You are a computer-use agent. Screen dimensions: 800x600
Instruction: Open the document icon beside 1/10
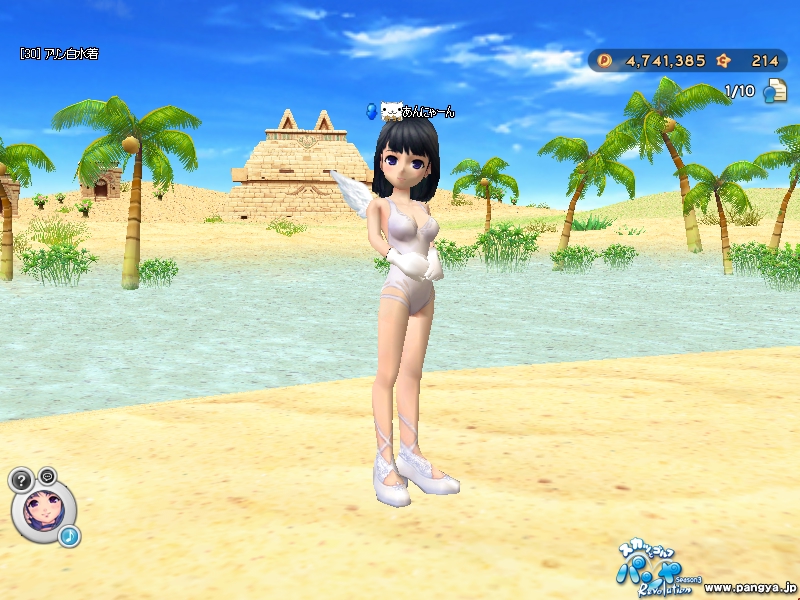(773, 92)
